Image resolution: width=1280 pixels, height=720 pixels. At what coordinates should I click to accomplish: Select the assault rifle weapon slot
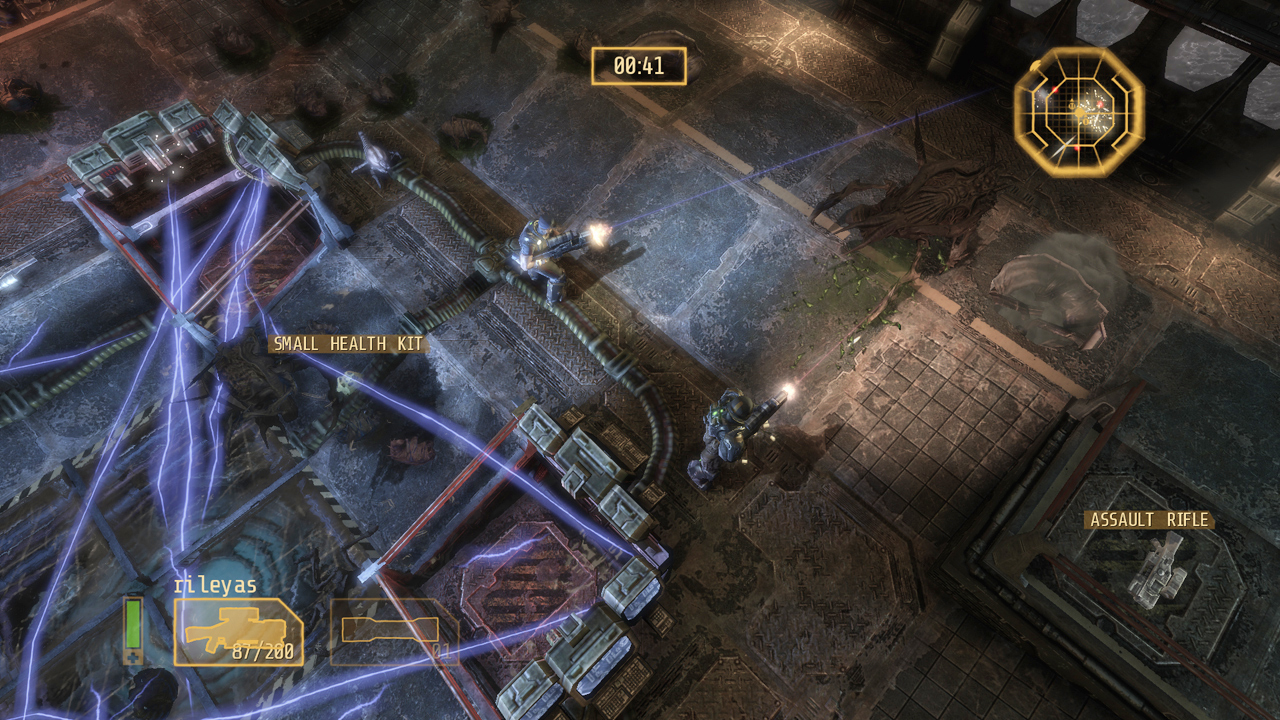[x=238, y=632]
